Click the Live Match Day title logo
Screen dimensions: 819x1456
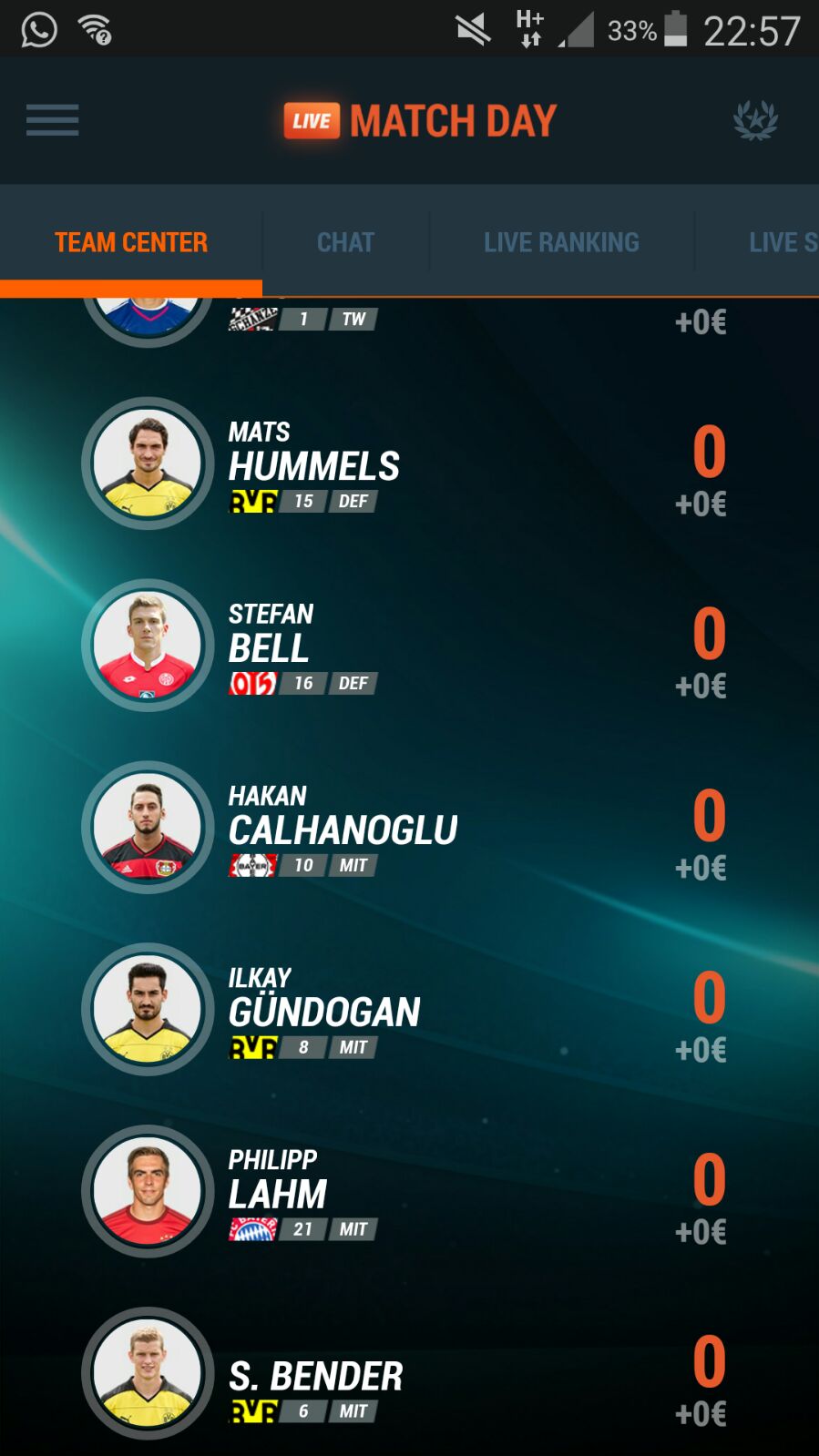[x=420, y=121]
